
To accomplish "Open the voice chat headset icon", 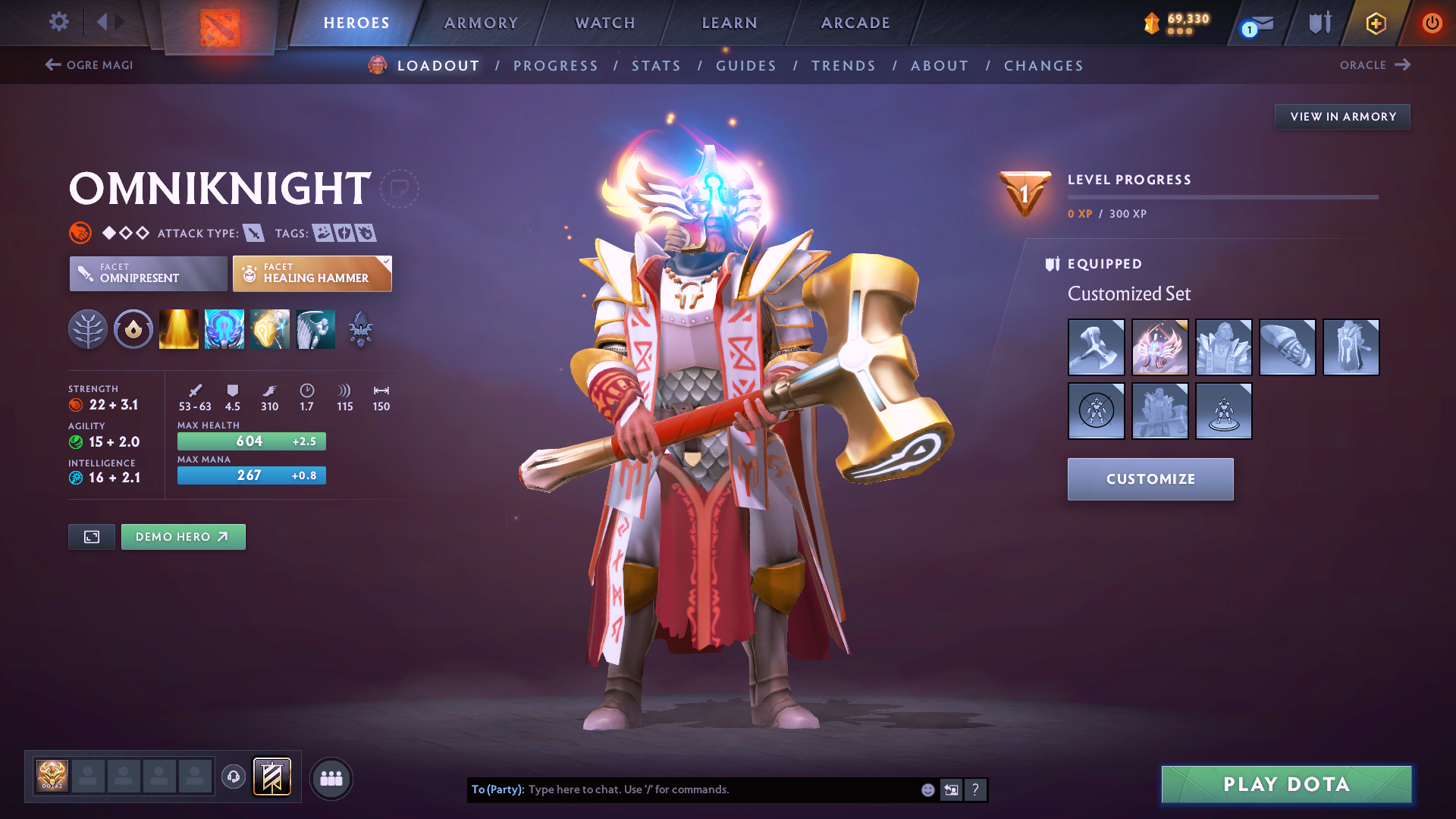I will pos(234,777).
